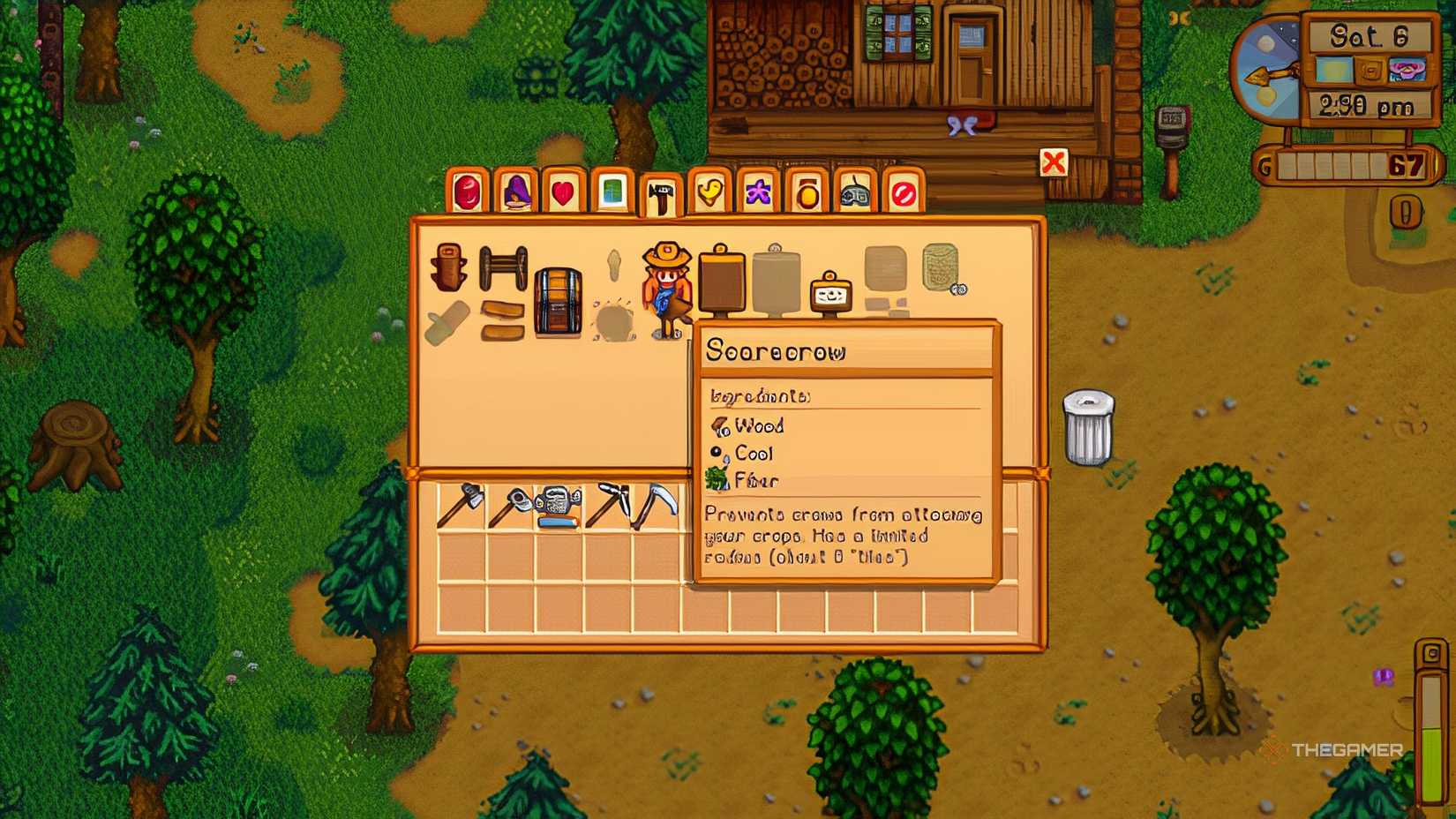The width and height of the screenshot is (1456, 819).
Task: Open the options tab with controller icon
Action: click(852, 192)
